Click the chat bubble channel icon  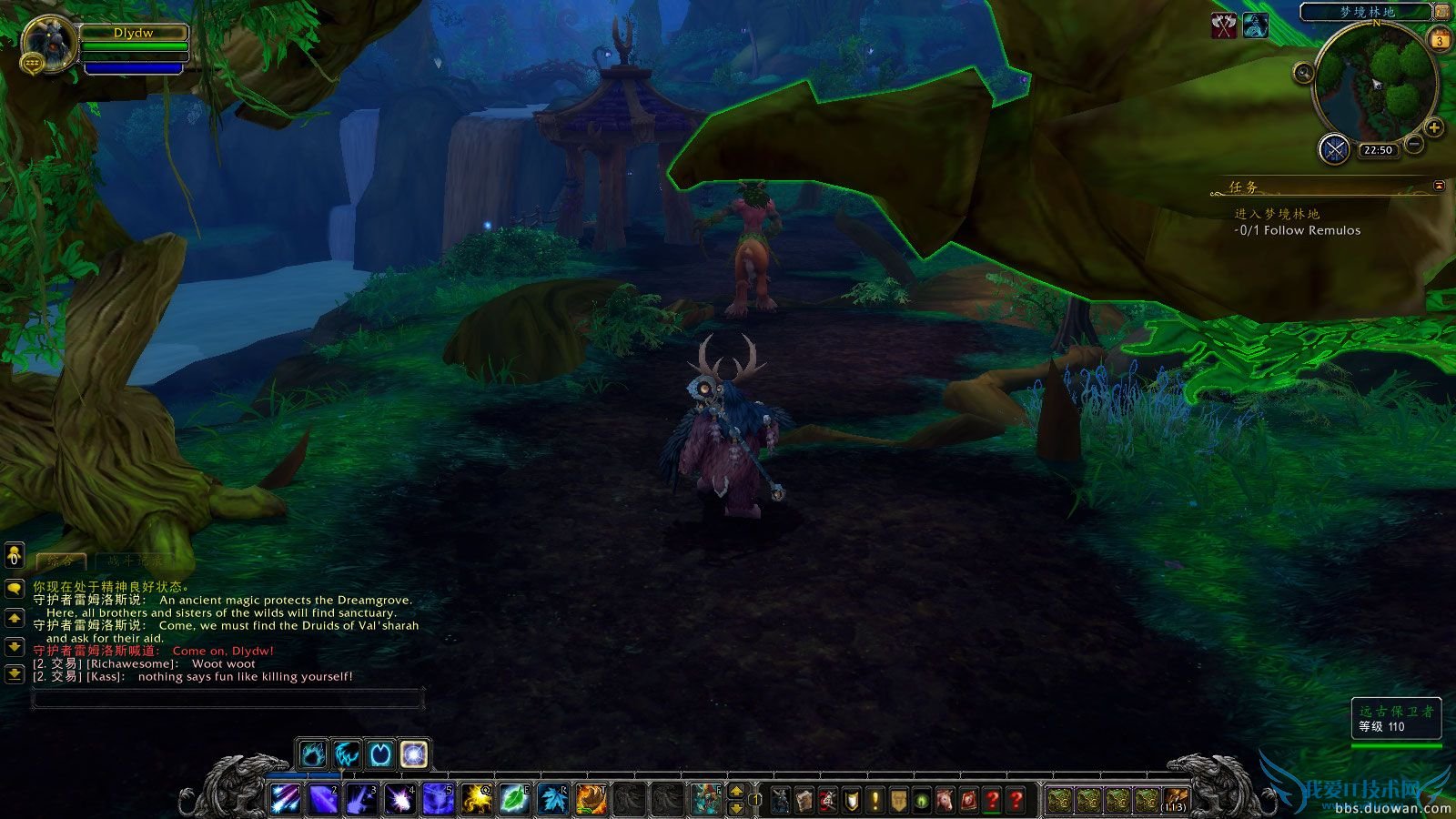click(15, 588)
